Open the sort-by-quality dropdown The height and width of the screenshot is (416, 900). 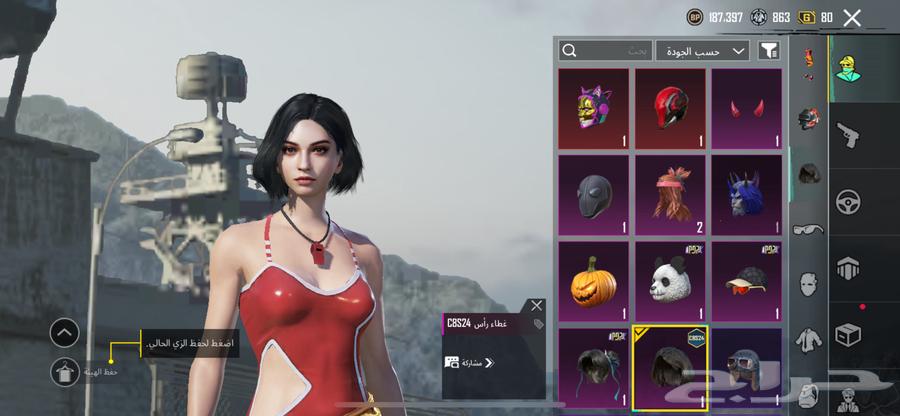(x=703, y=50)
